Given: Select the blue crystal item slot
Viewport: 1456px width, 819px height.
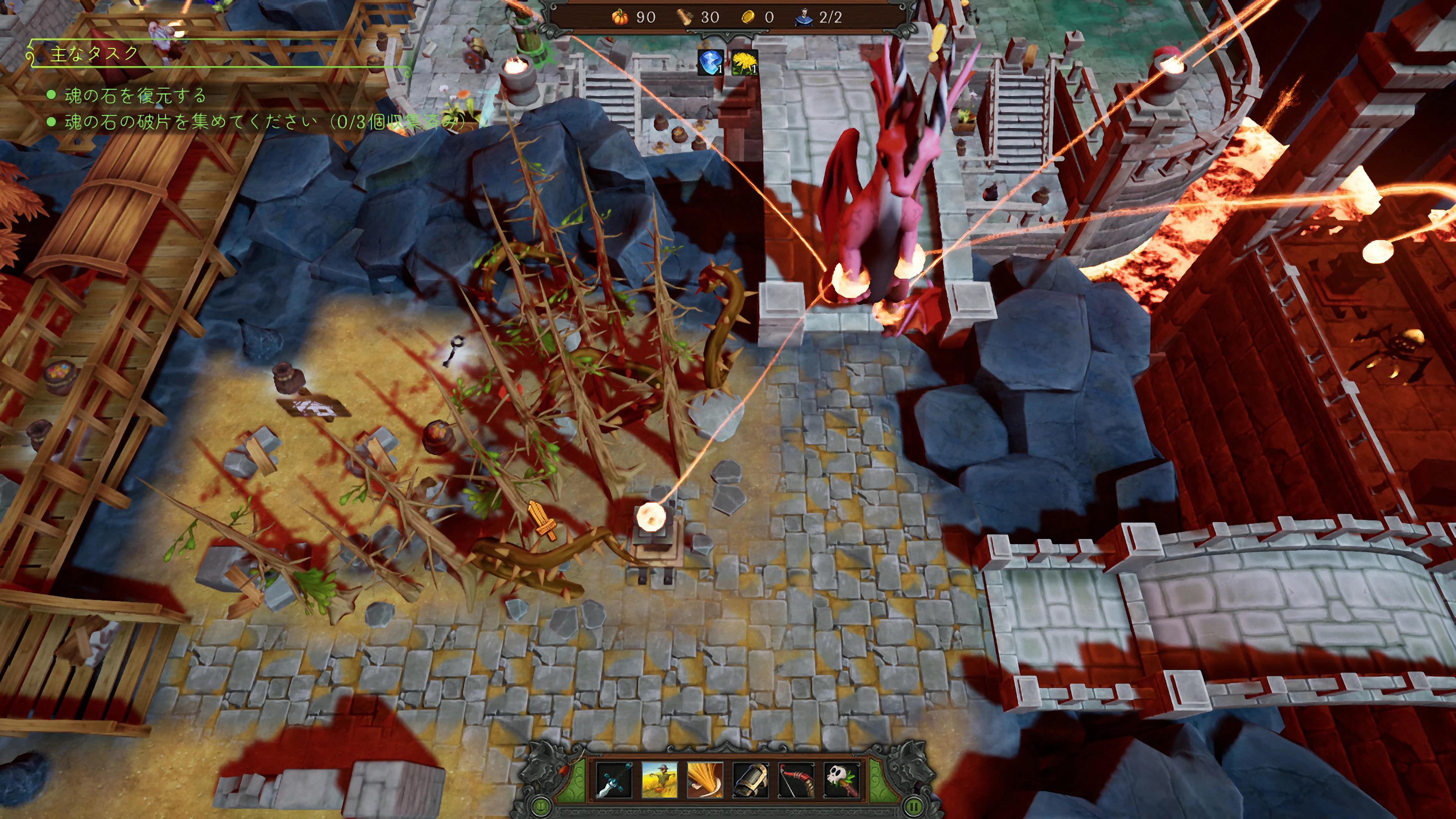Looking at the screenshot, I should coord(711,62).
